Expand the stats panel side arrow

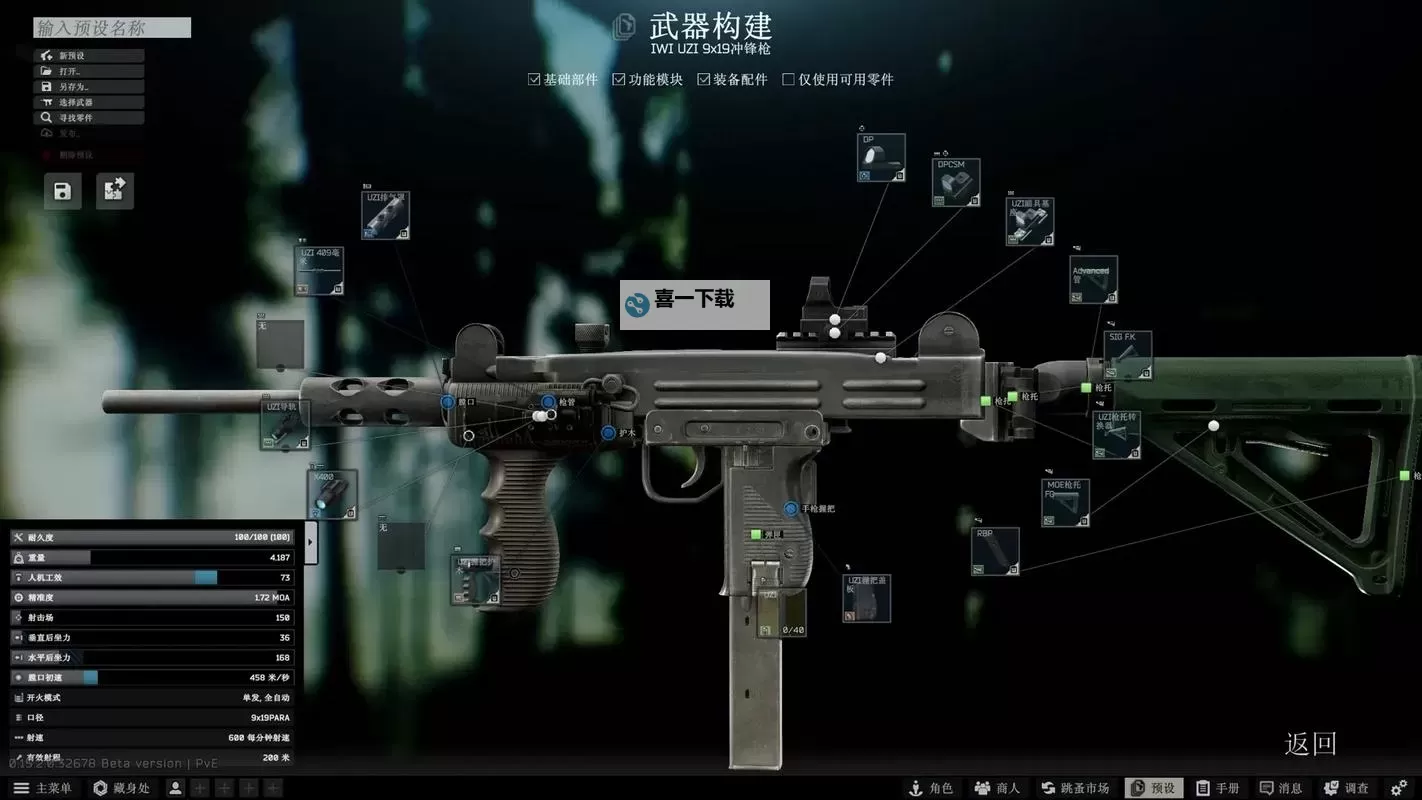point(310,540)
